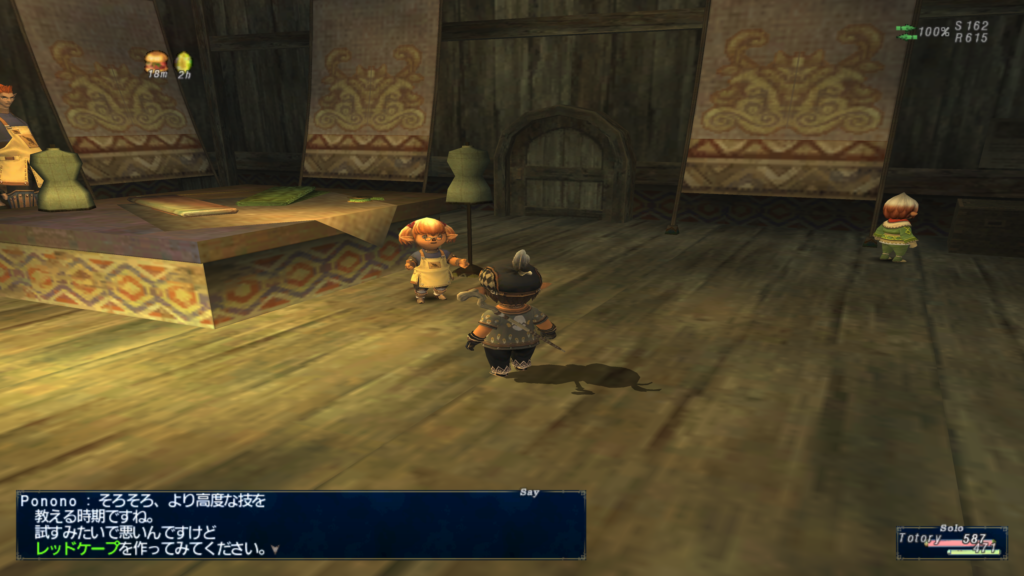Click Ponono's dialogue message box

tap(300, 524)
